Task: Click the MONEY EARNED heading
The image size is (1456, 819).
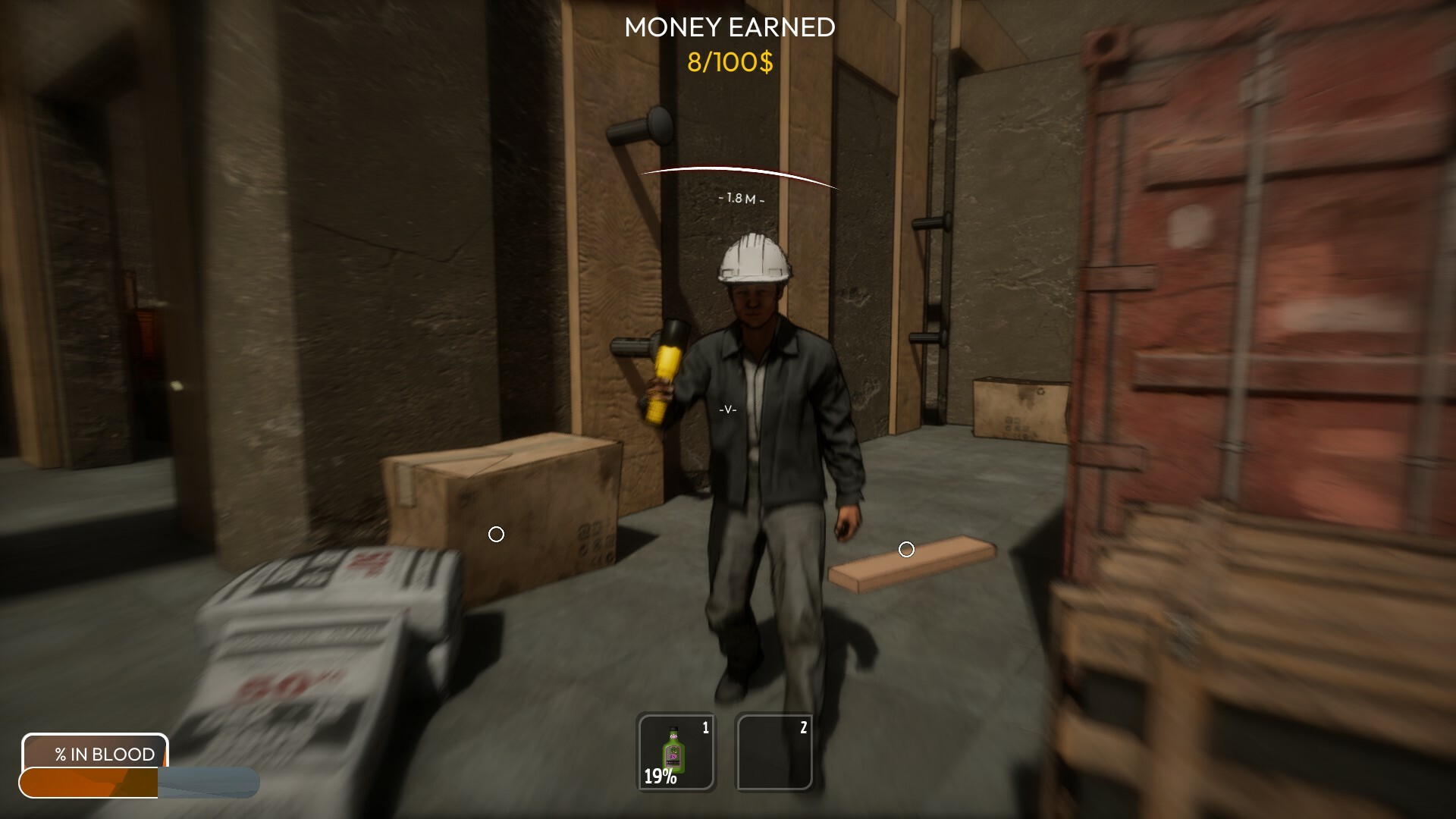Action: [x=729, y=27]
